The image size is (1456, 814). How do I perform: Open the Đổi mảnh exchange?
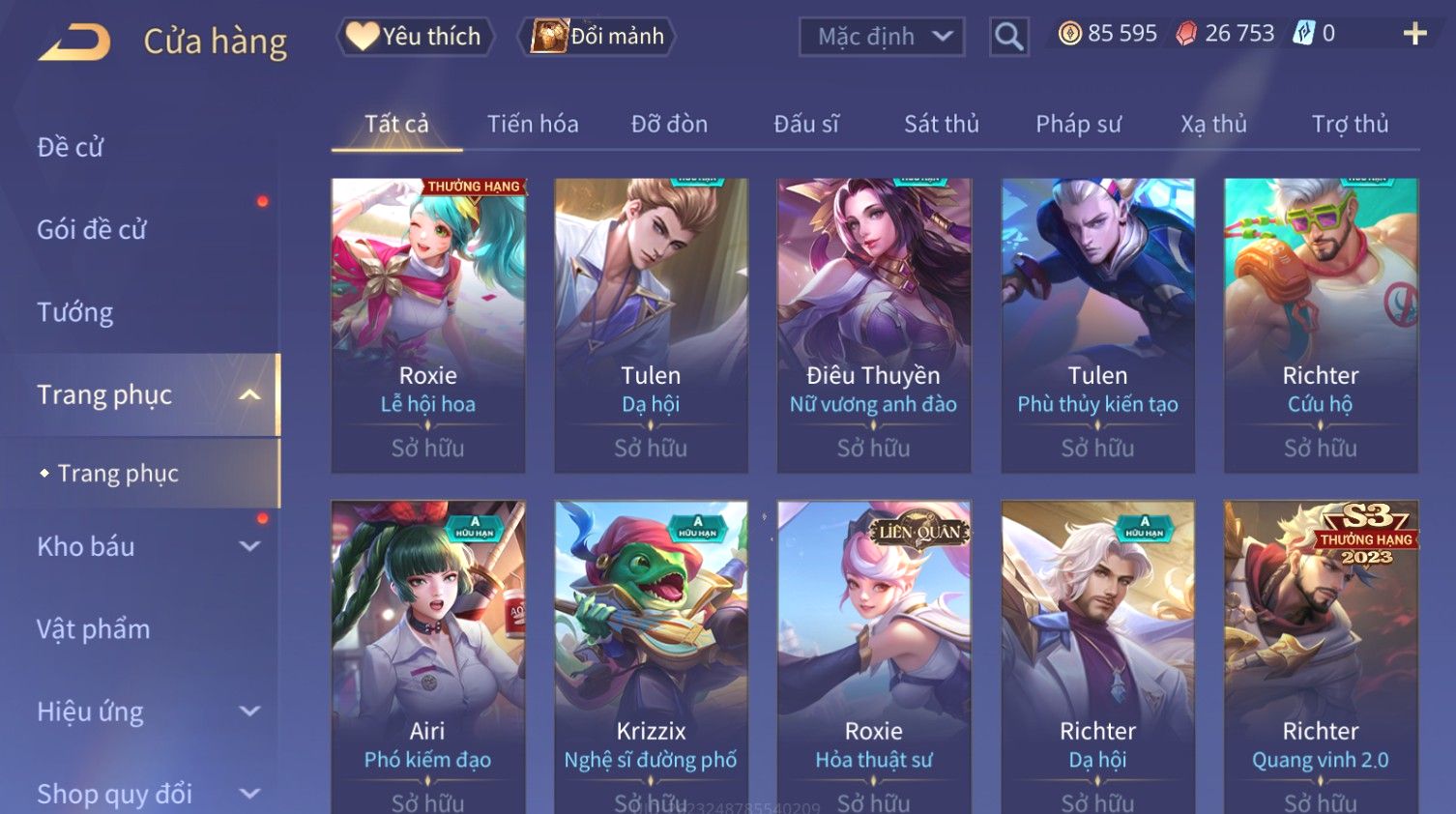(x=598, y=37)
